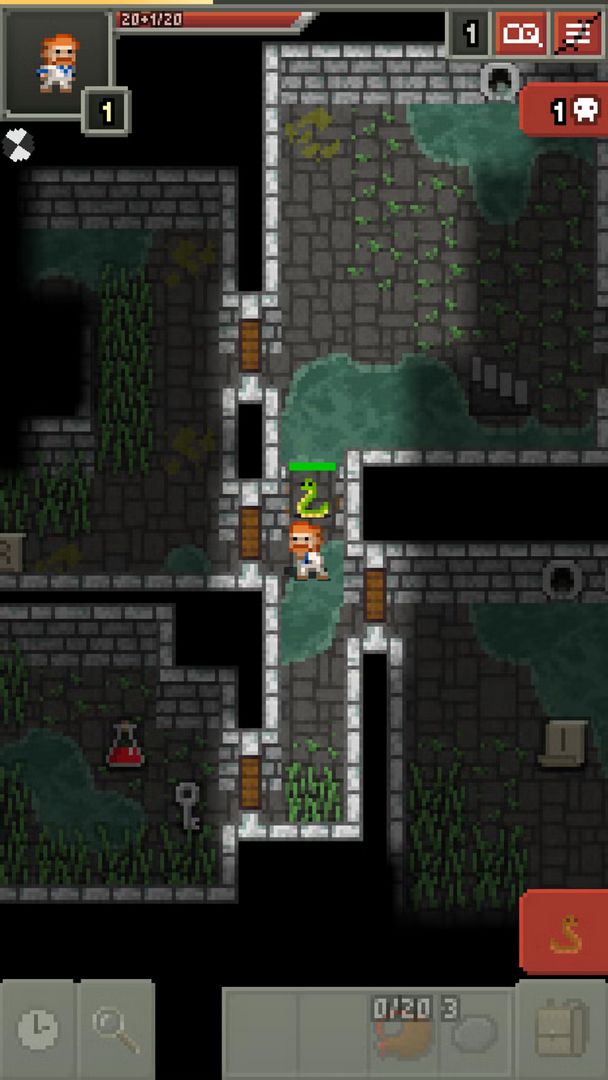Open the game menu button
The width and height of the screenshot is (608, 1080).
click(578, 35)
